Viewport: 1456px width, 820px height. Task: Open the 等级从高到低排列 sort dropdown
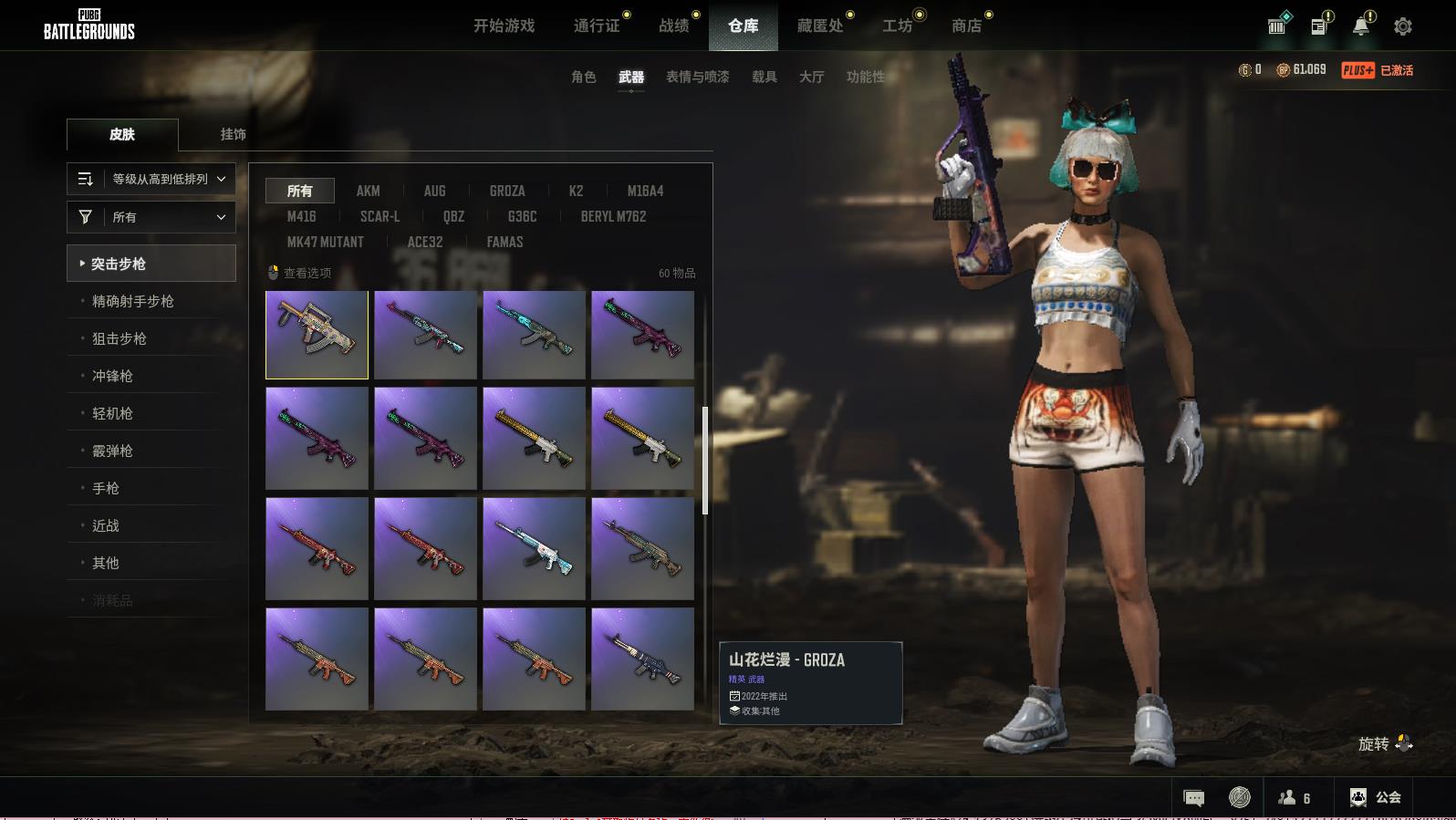[151, 179]
